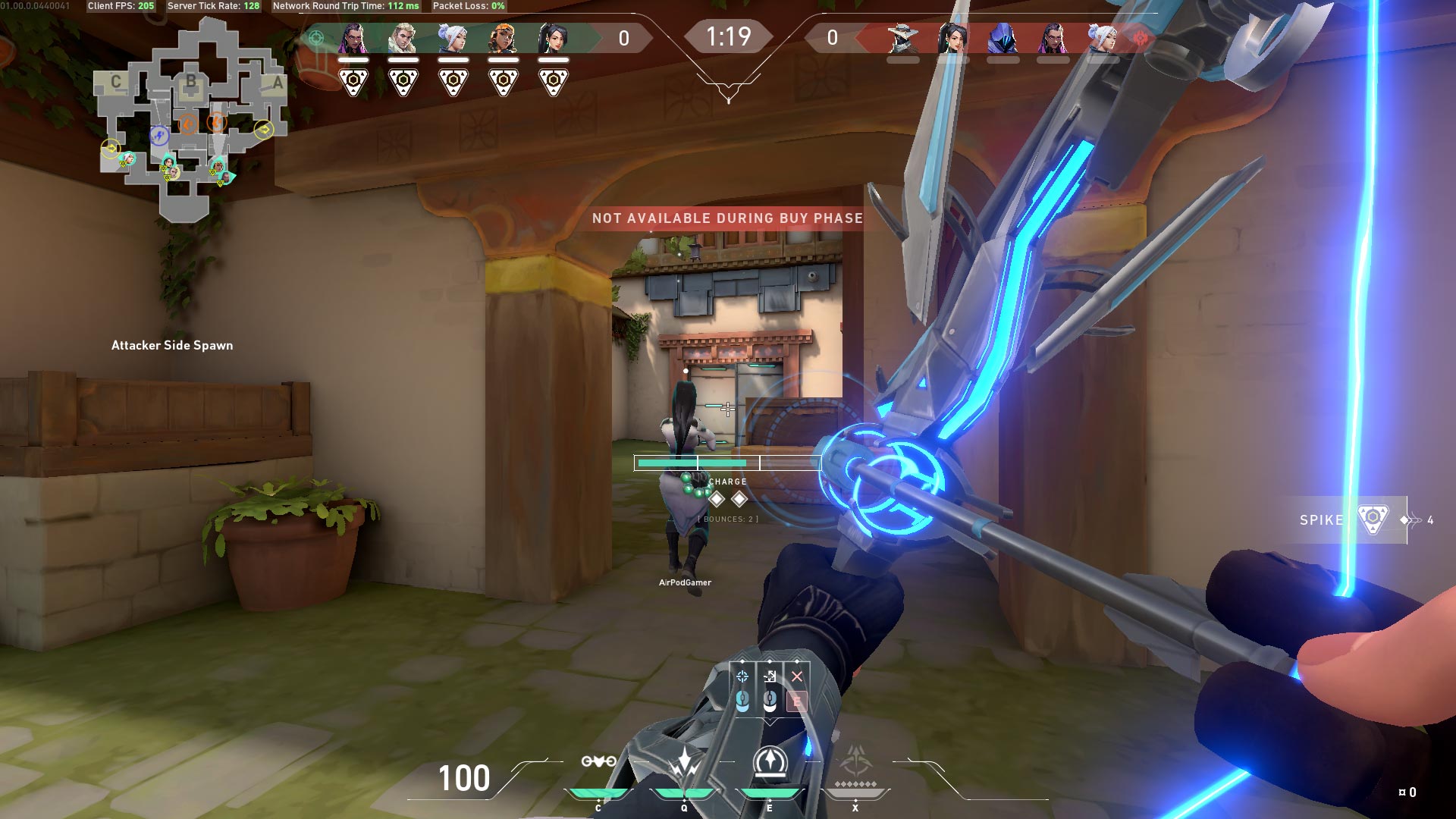Select the Owl Drone ability icon
This screenshot has width=1456, height=819.
tap(598, 762)
